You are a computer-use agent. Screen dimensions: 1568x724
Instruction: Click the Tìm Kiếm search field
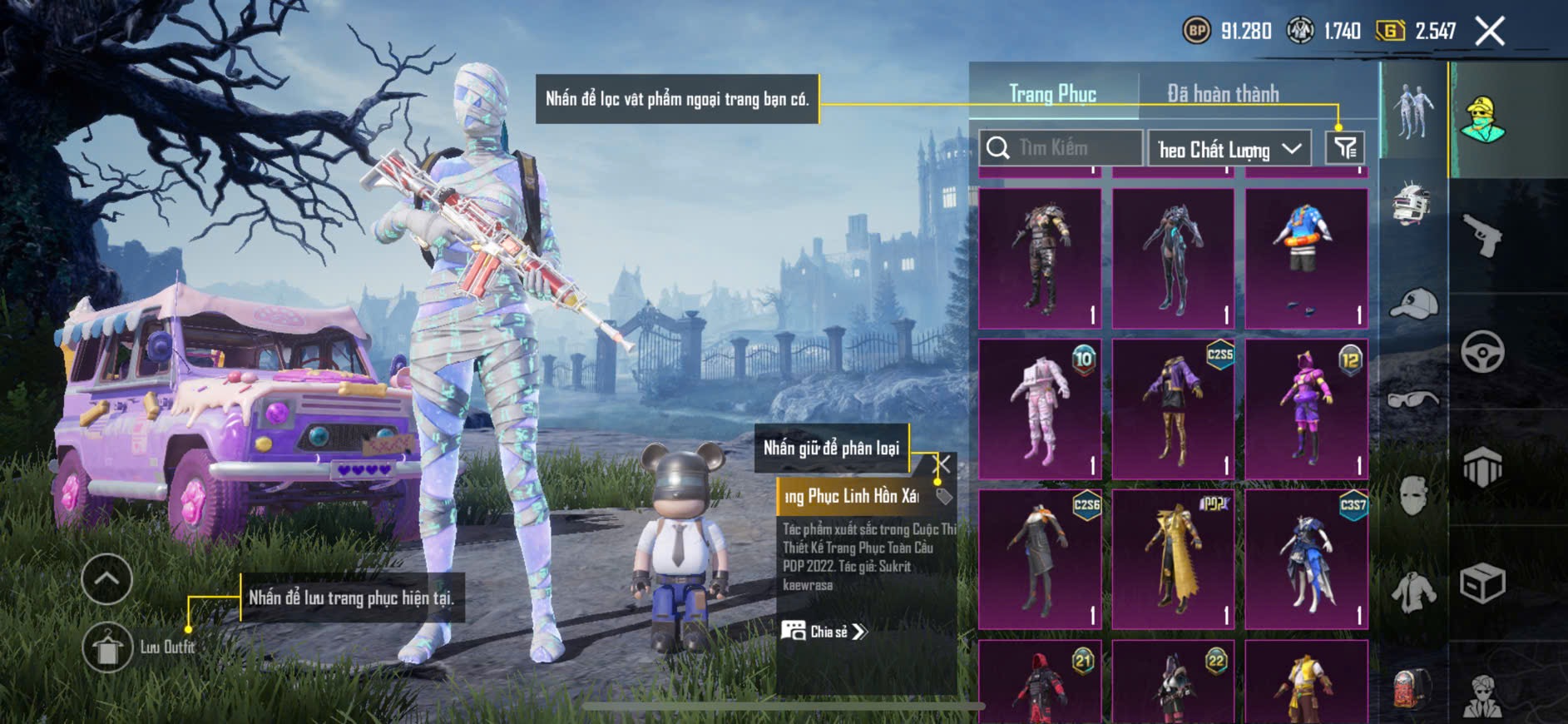(1061, 148)
